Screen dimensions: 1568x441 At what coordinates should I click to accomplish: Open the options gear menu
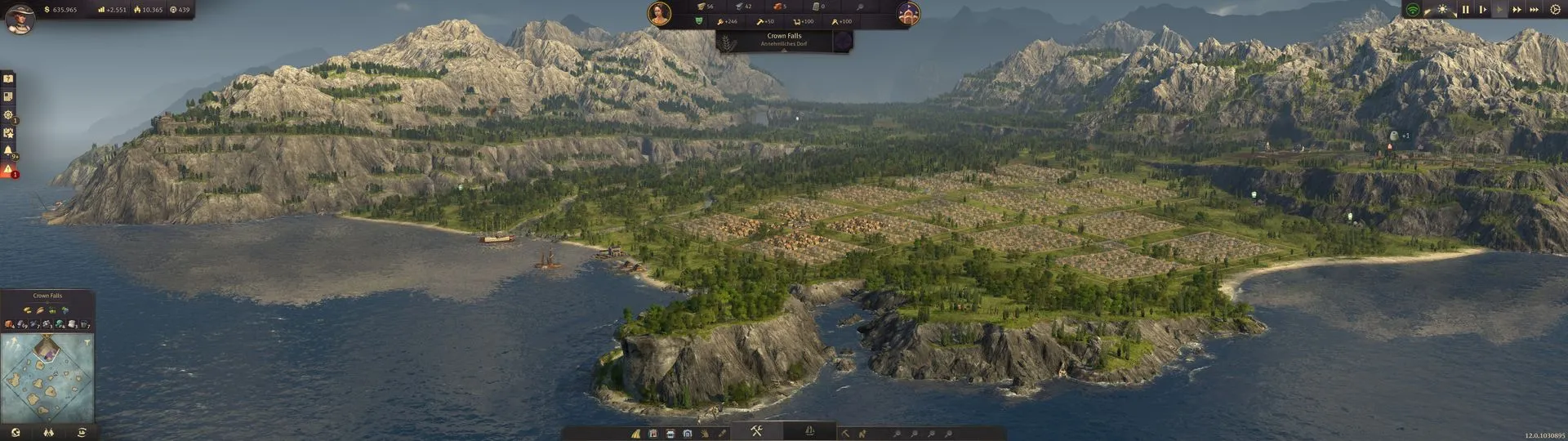(1554, 10)
